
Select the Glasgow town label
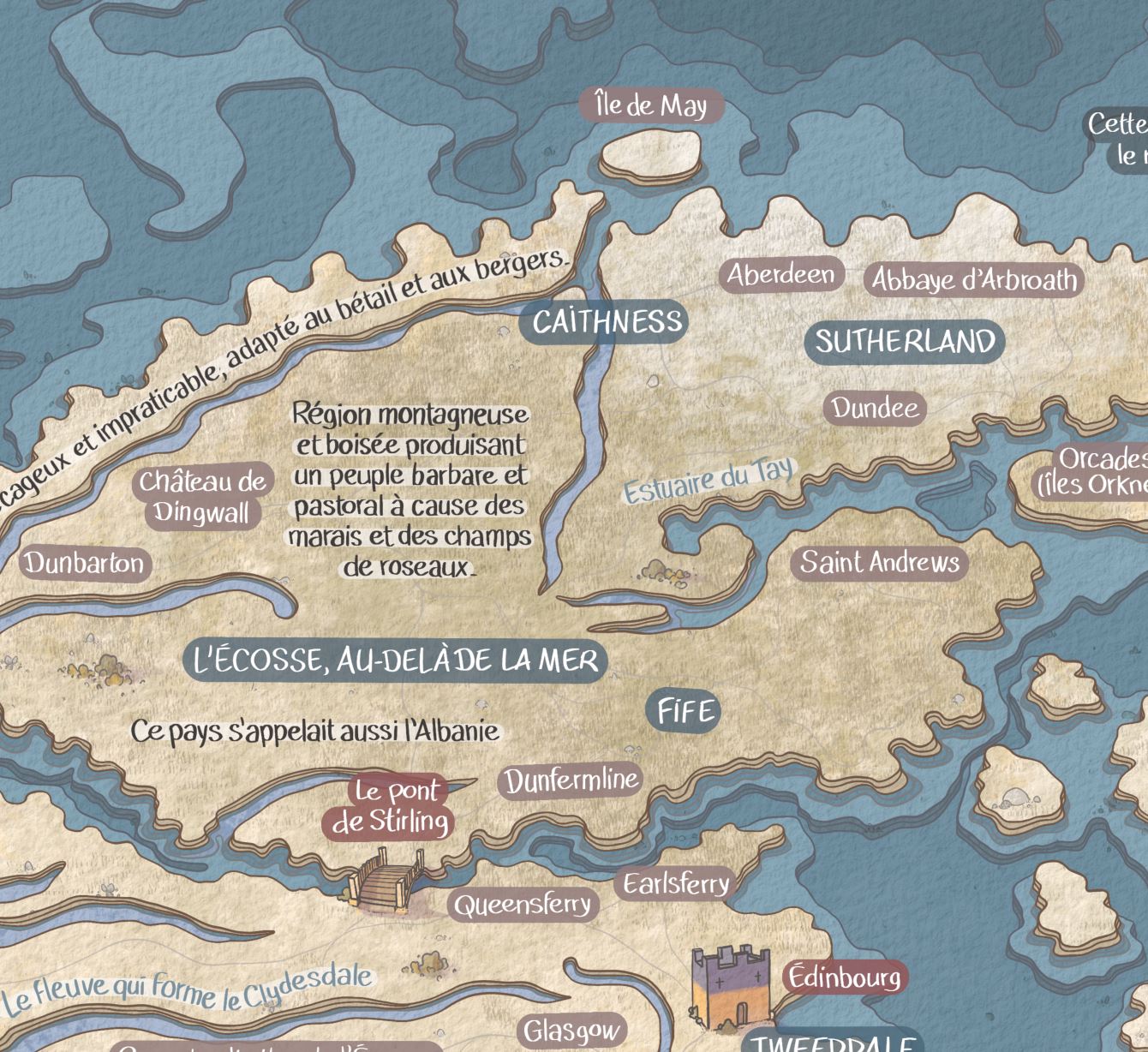coord(571,1030)
